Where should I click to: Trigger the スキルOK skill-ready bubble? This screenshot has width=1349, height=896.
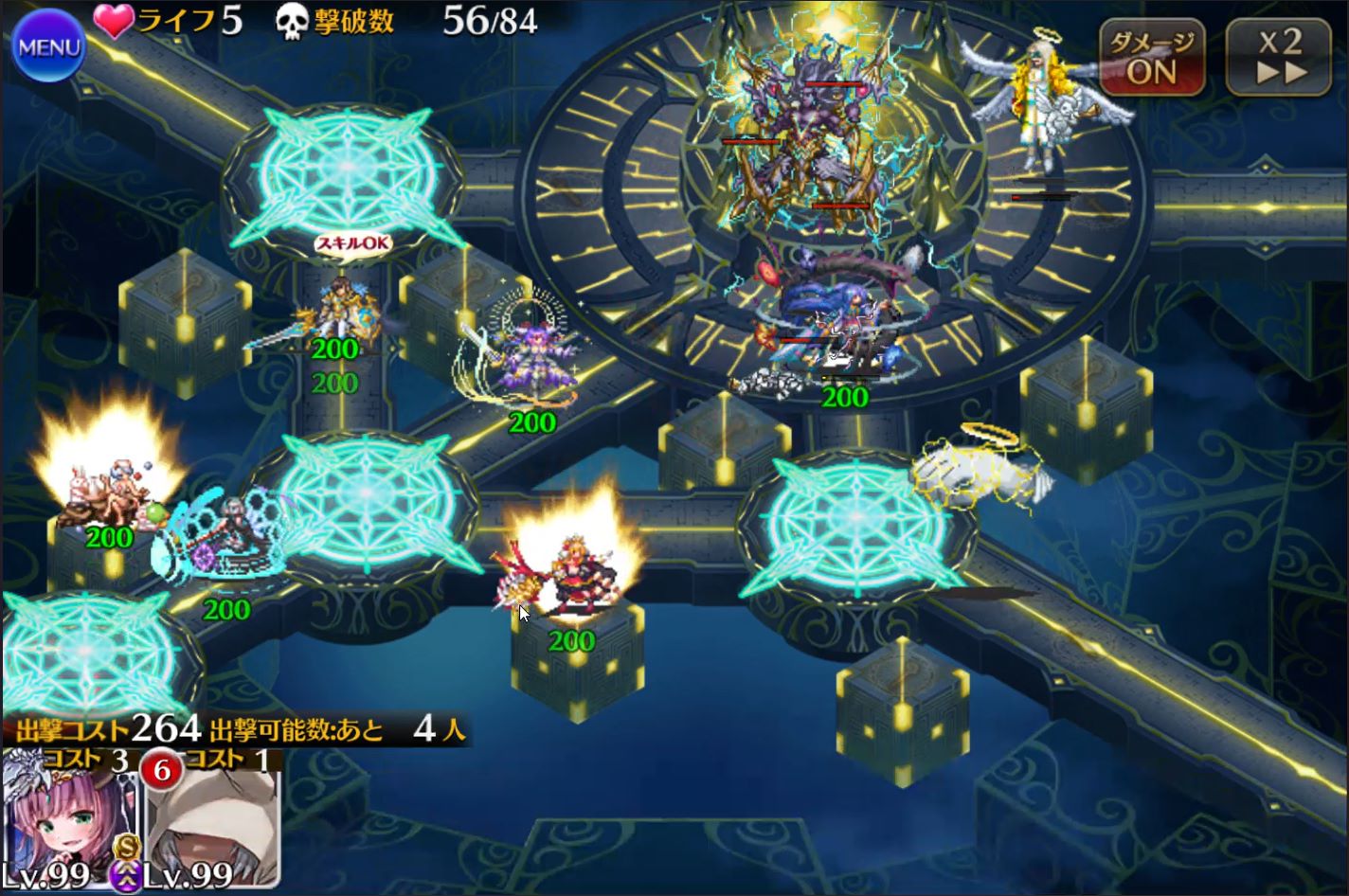tap(353, 243)
